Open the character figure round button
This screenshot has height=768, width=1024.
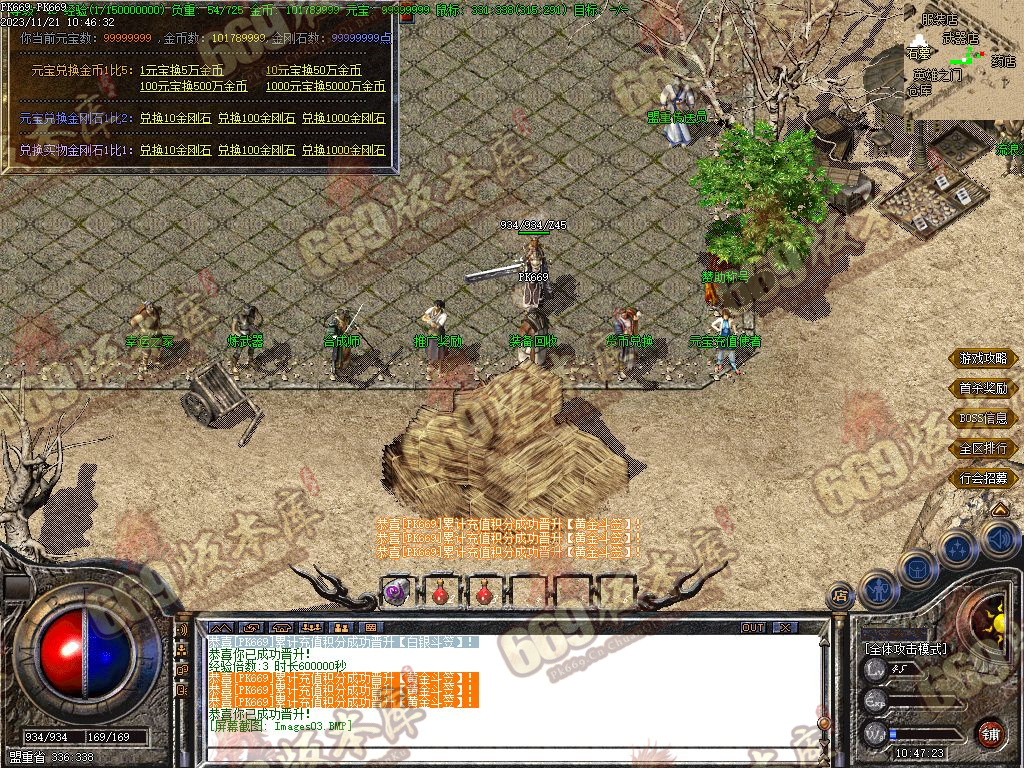click(x=877, y=589)
